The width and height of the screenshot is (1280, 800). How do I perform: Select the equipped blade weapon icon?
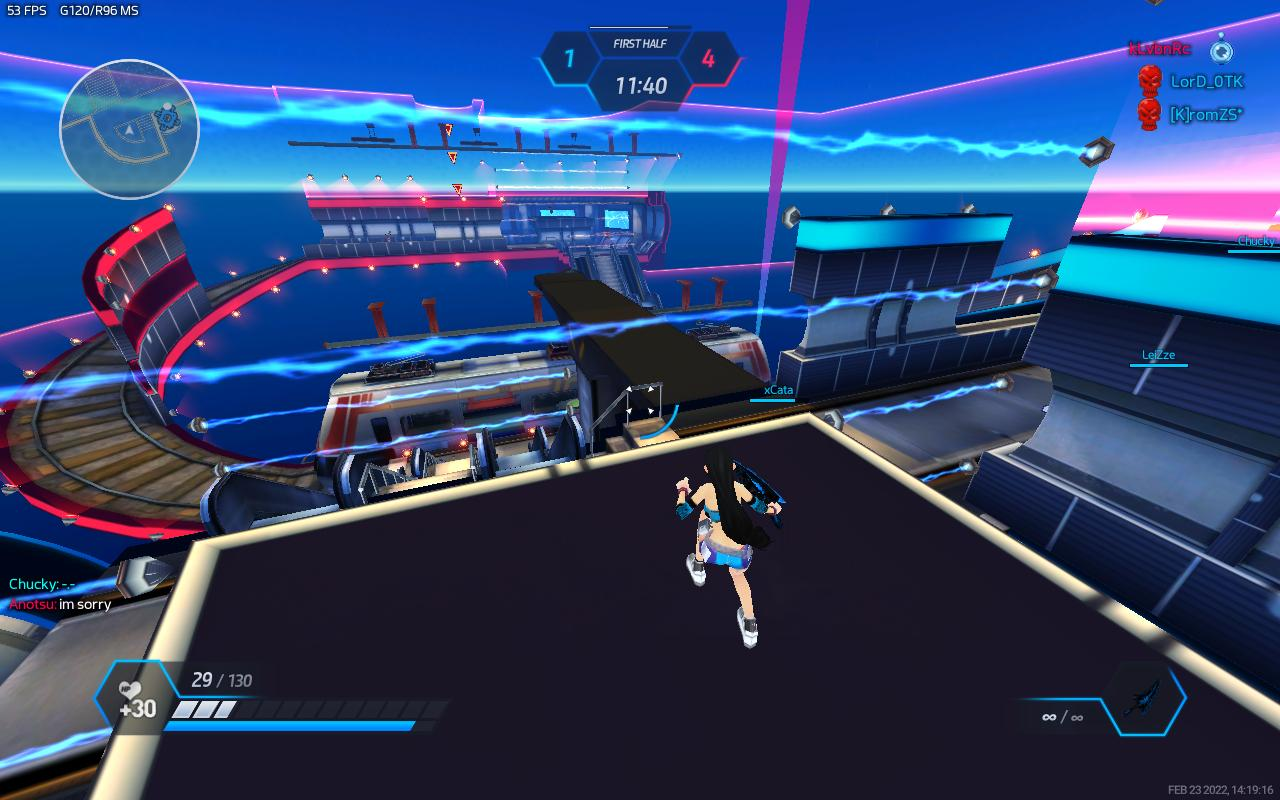1144,697
